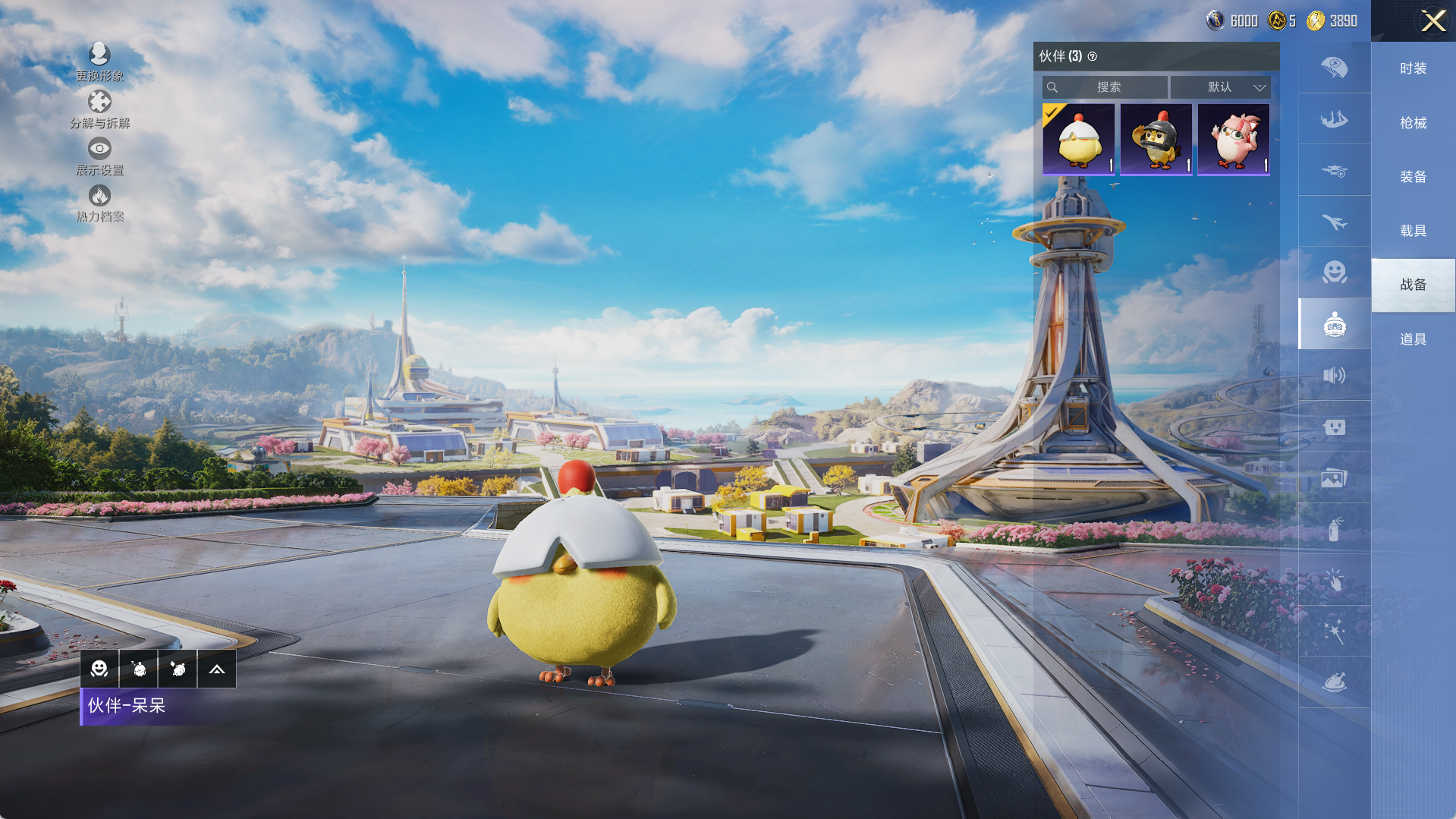Select the yellow chick with eggshell companion
The height and width of the screenshot is (819, 1456).
tap(1078, 139)
